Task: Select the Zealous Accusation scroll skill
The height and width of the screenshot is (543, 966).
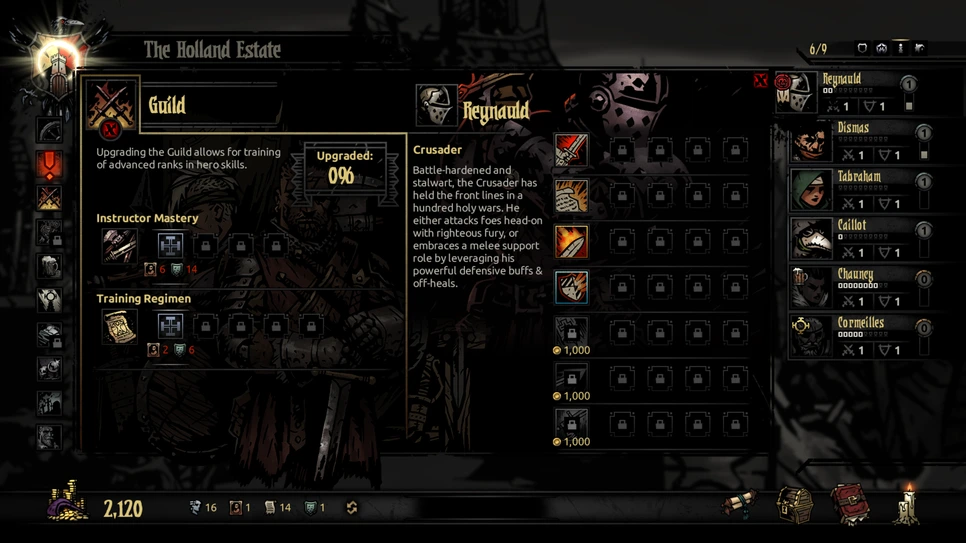Action: pyautogui.click(x=571, y=196)
